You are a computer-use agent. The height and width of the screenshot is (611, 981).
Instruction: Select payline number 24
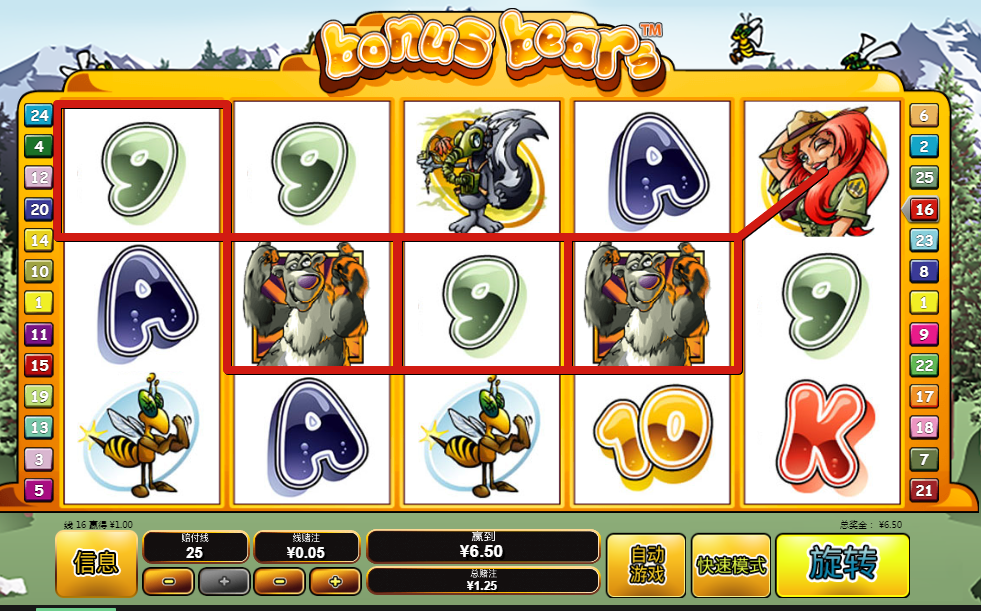pos(39,115)
